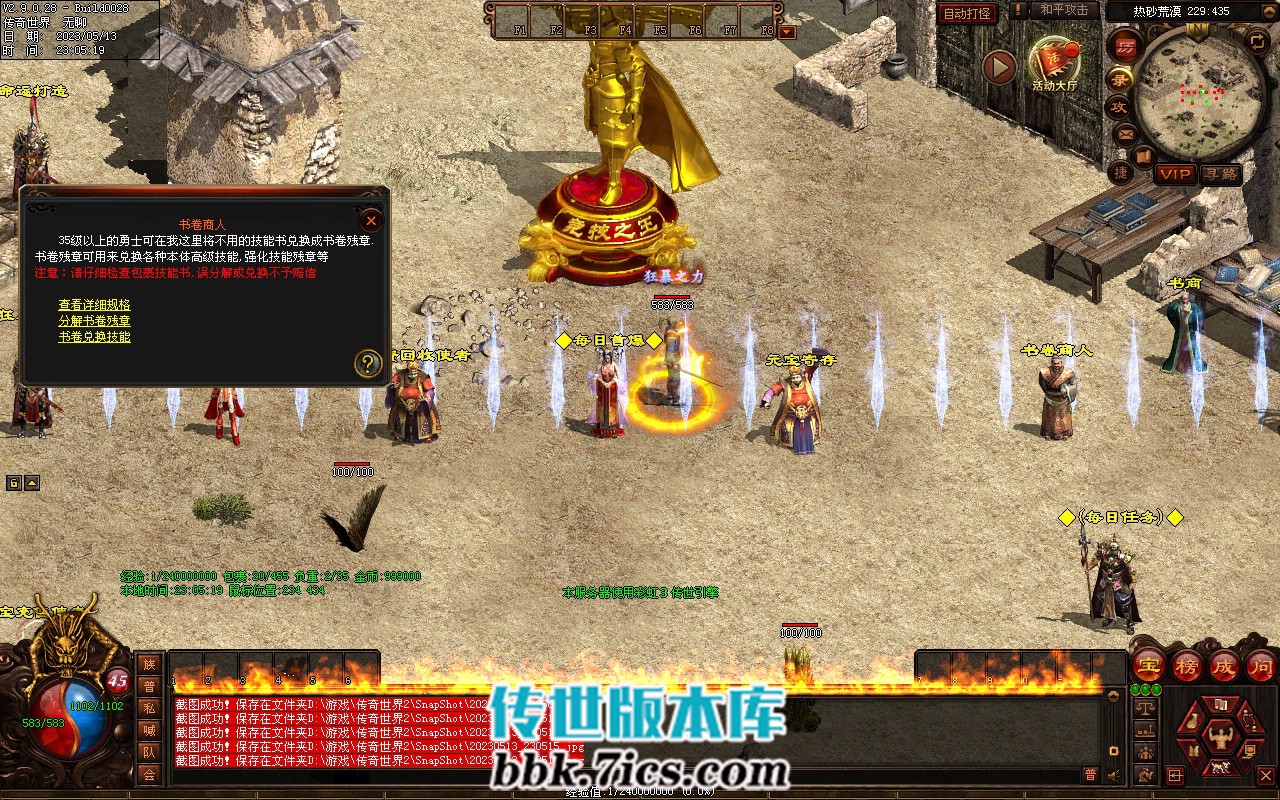The height and width of the screenshot is (800, 1280).
Task: Switch to the 私 private chat channel
Action: click(x=149, y=708)
